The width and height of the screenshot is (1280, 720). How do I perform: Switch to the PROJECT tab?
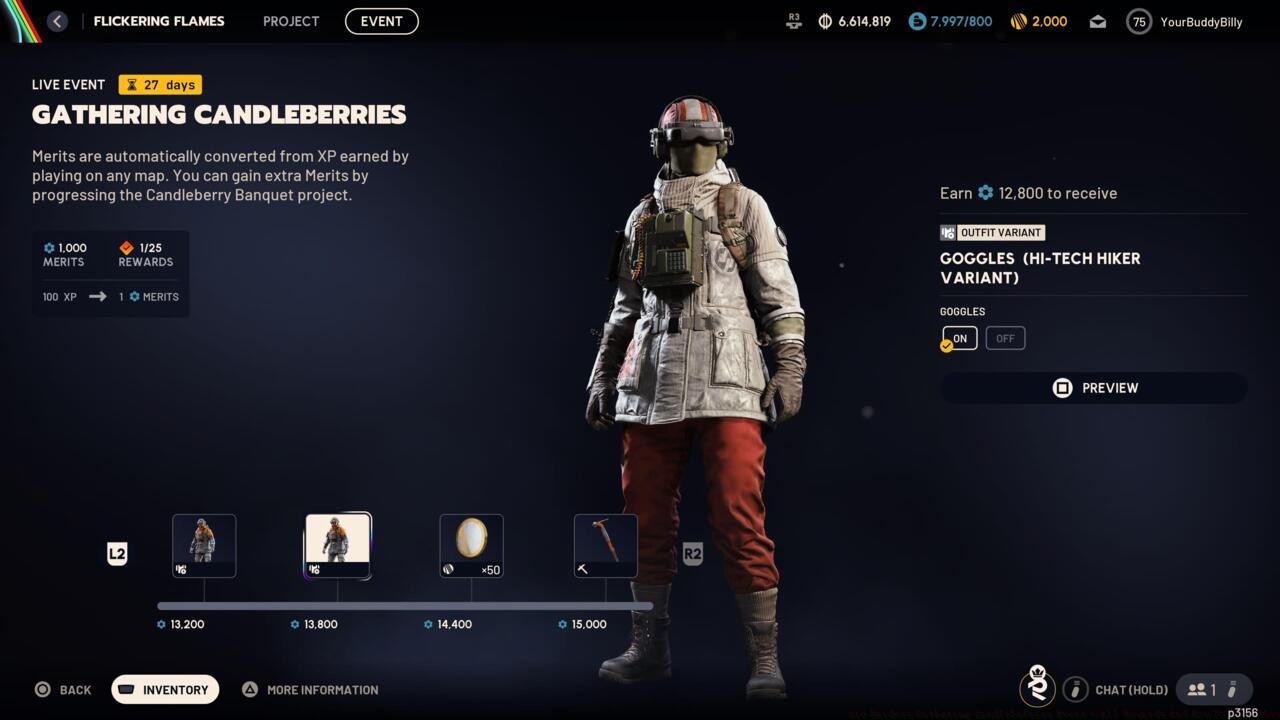[291, 20]
